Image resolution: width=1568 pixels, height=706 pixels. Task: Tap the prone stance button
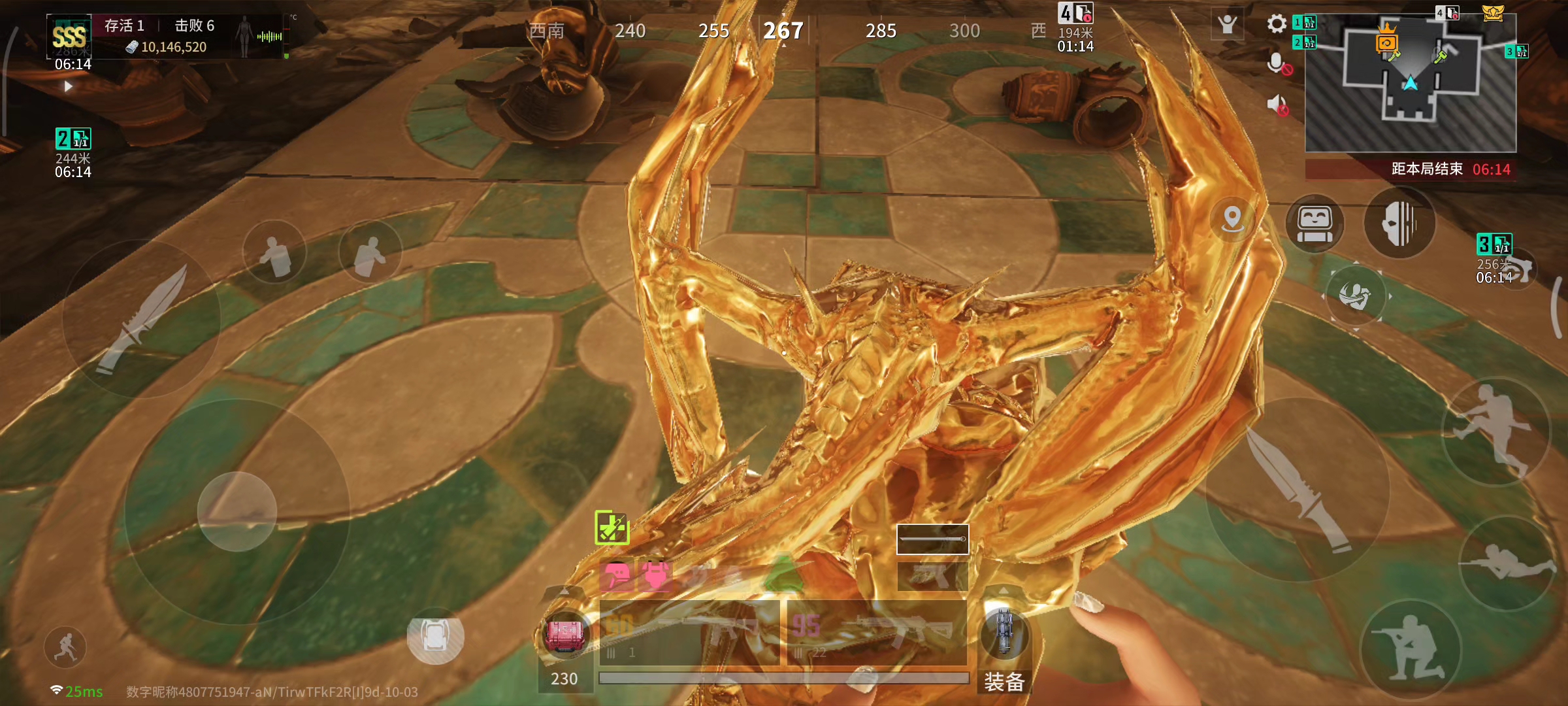[x=1507, y=563]
